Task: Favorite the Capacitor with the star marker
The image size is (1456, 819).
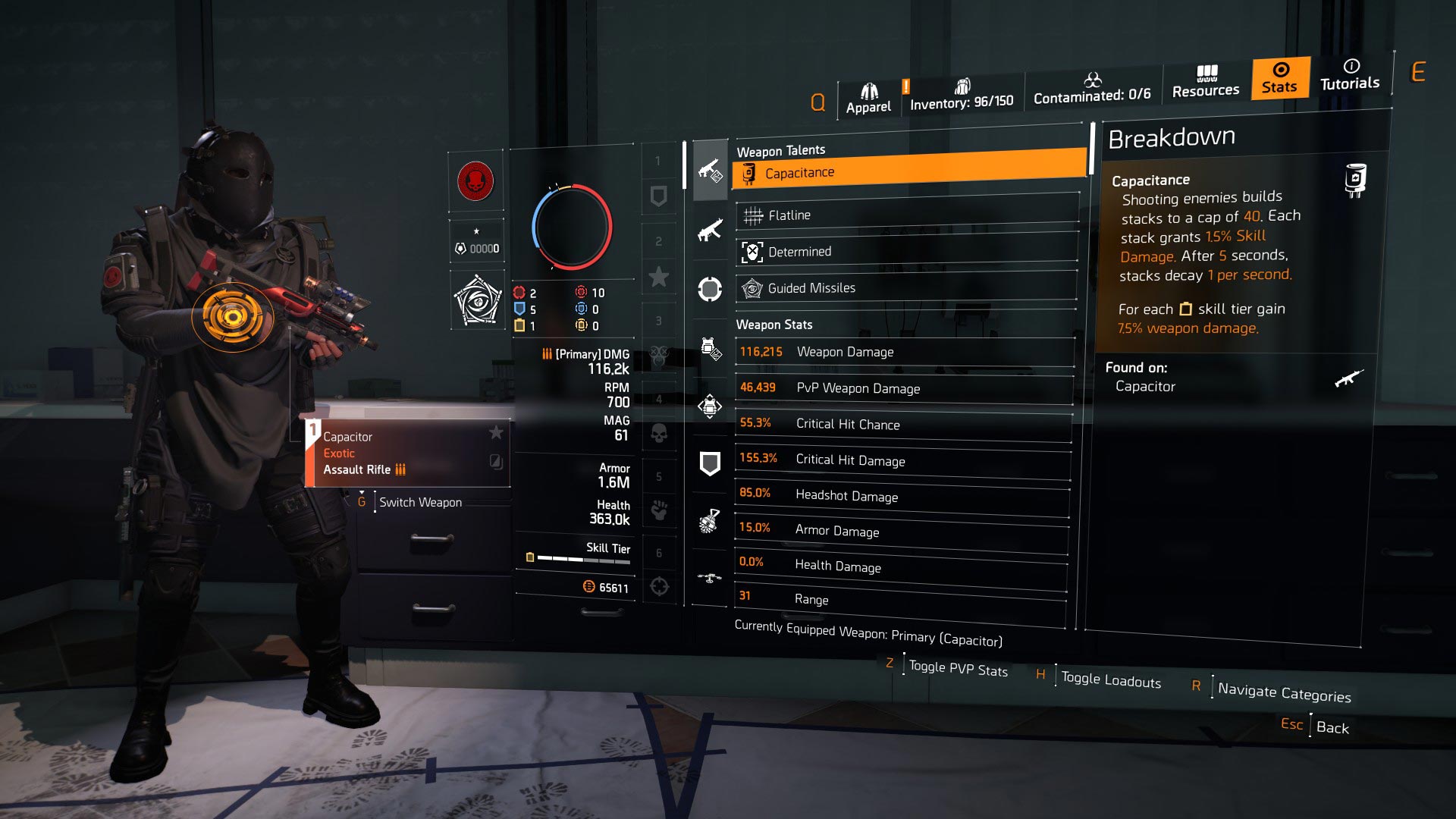Action: tap(497, 434)
